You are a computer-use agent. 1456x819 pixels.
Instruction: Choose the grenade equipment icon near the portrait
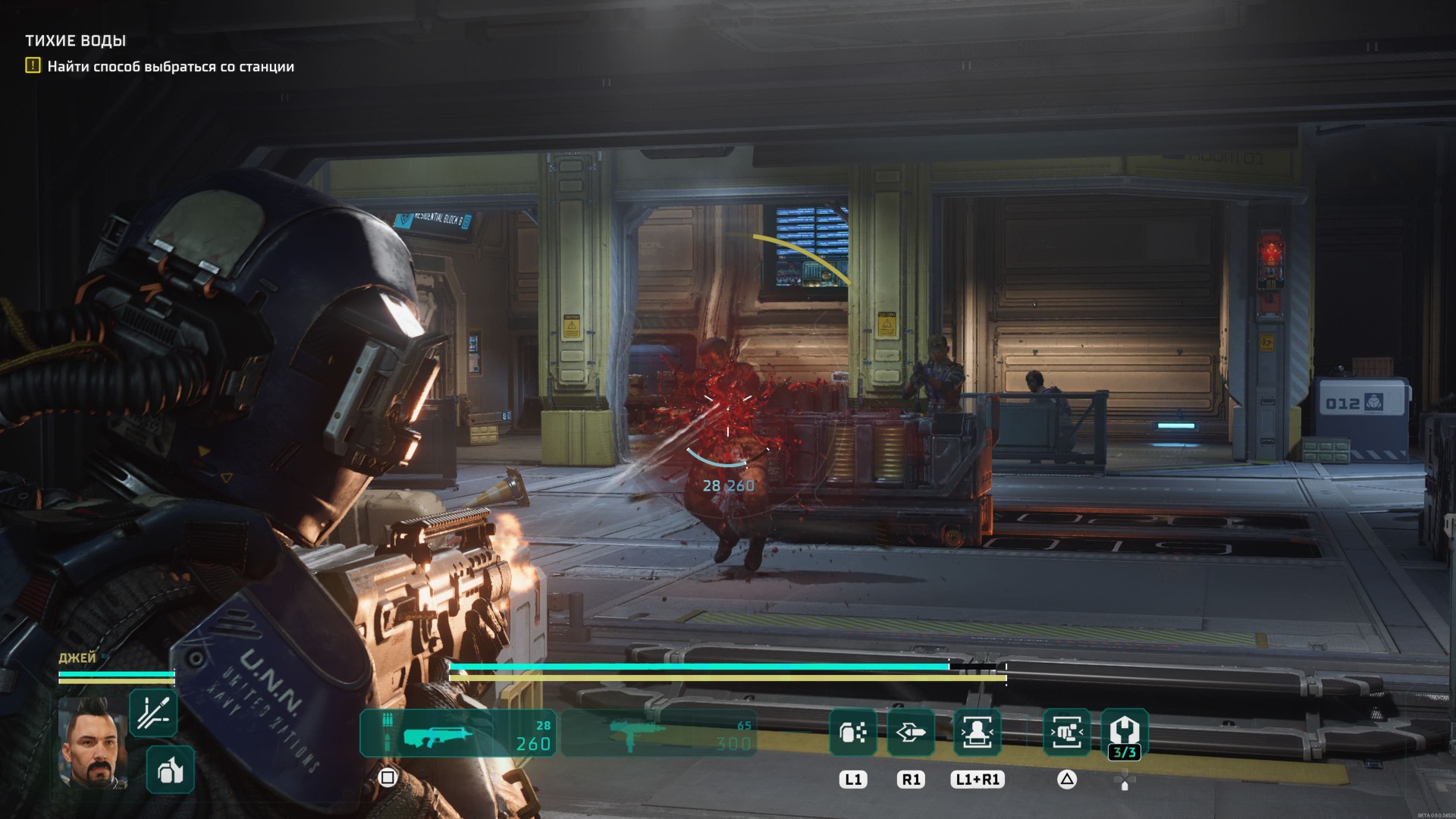pyautogui.click(x=170, y=770)
